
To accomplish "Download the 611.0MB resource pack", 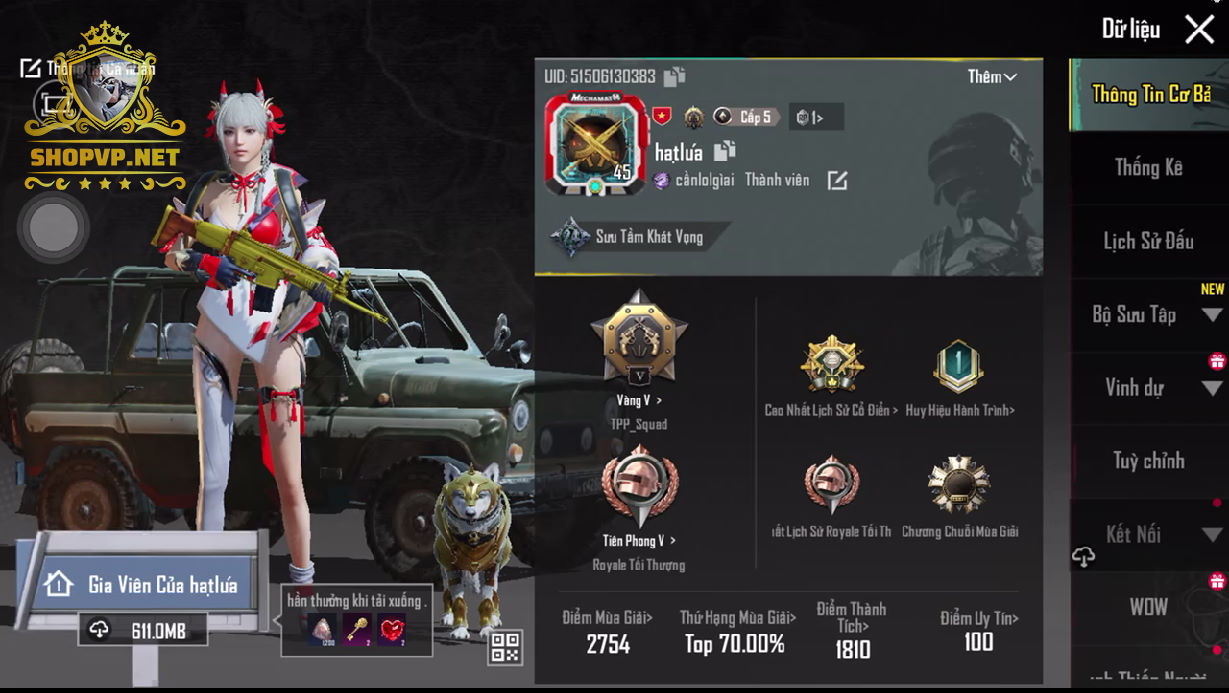I will 145,630.
